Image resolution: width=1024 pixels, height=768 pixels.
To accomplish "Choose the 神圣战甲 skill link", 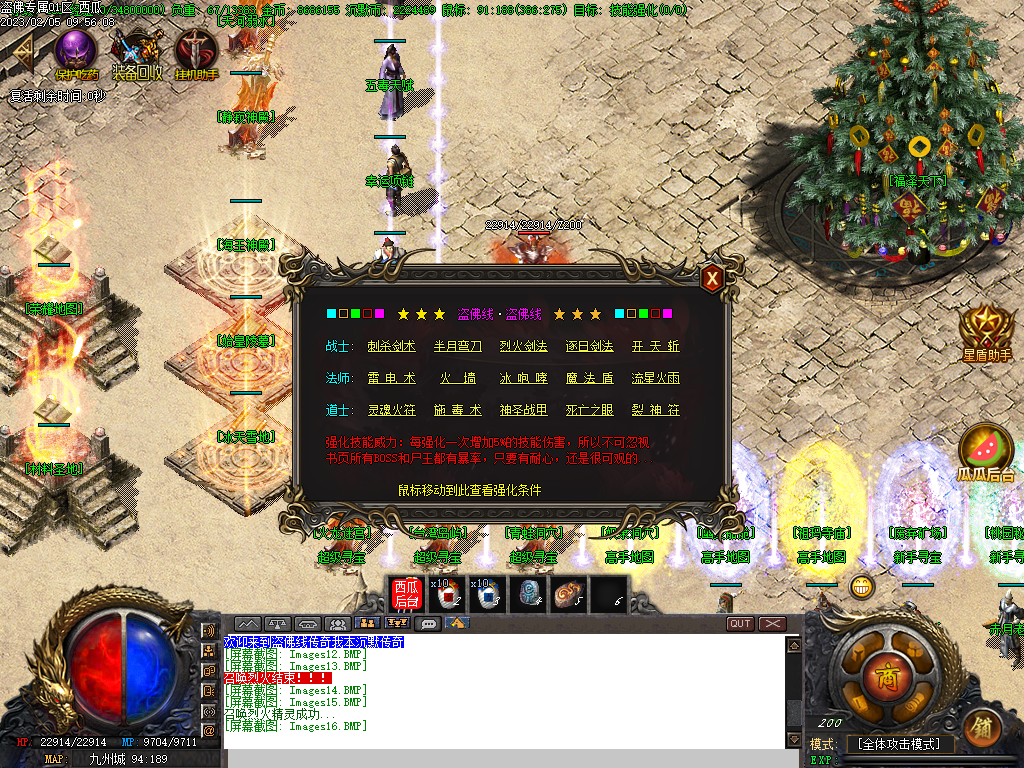I will click(524, 410).
